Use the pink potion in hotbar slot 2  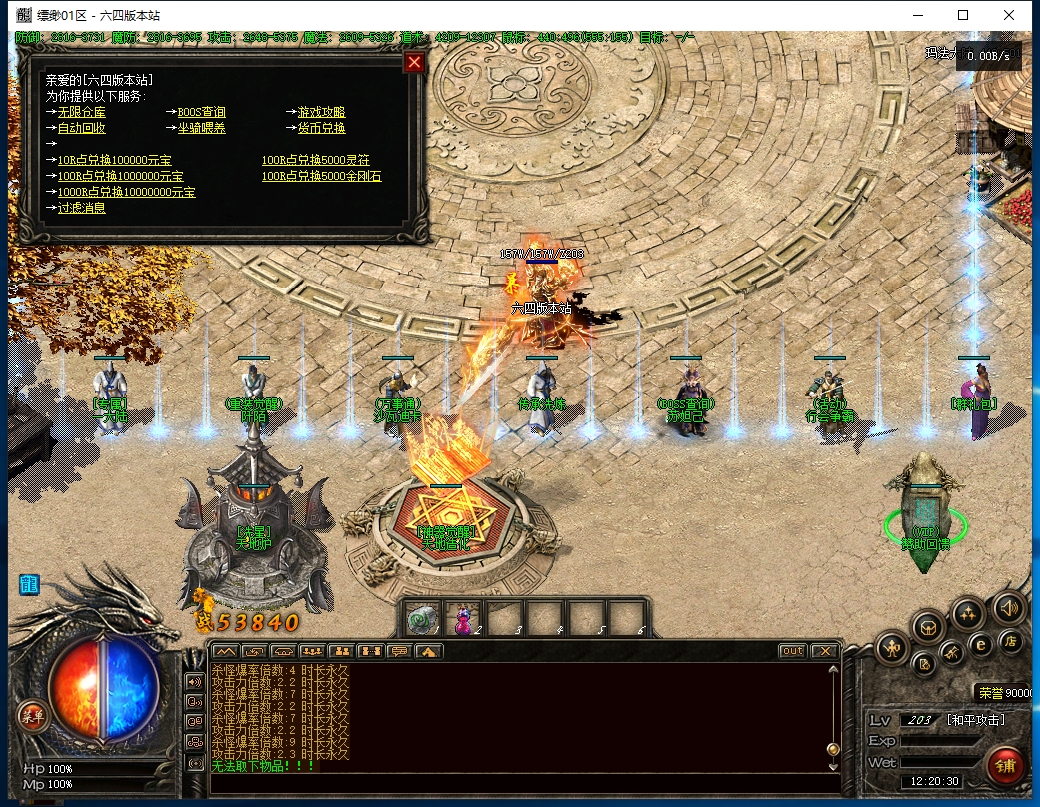pos(464,619)
